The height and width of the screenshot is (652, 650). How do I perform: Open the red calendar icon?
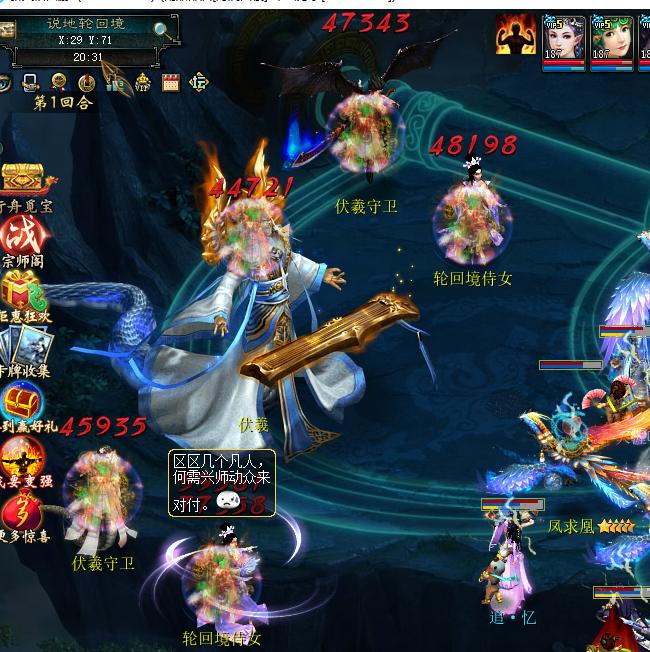click(170, 83)
